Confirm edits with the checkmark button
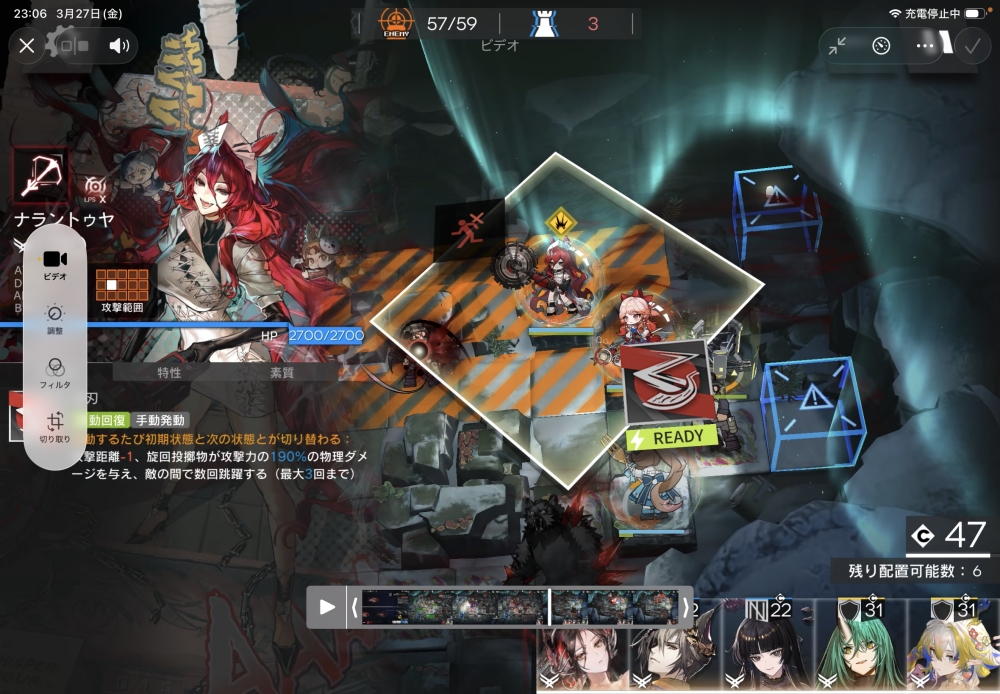Screen dimensions: 1000x694 970,45
